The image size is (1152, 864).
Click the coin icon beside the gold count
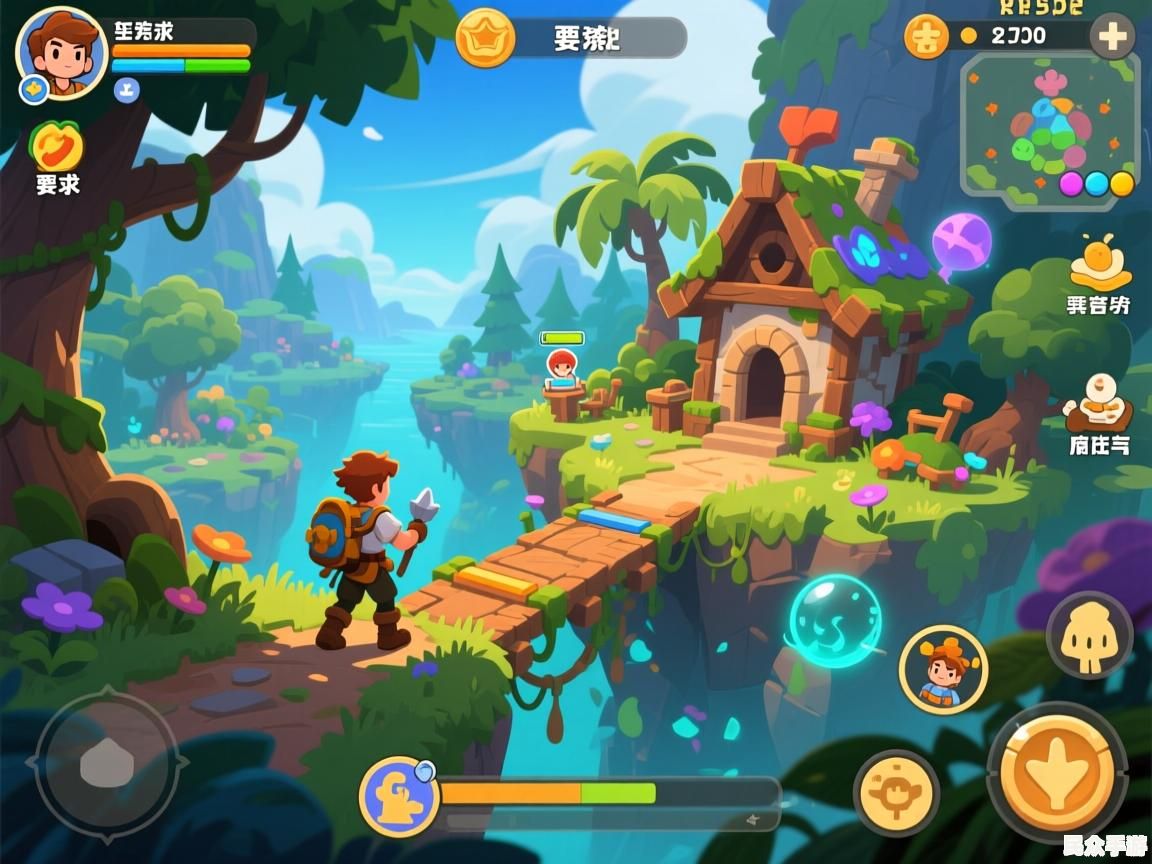(926, 37)
